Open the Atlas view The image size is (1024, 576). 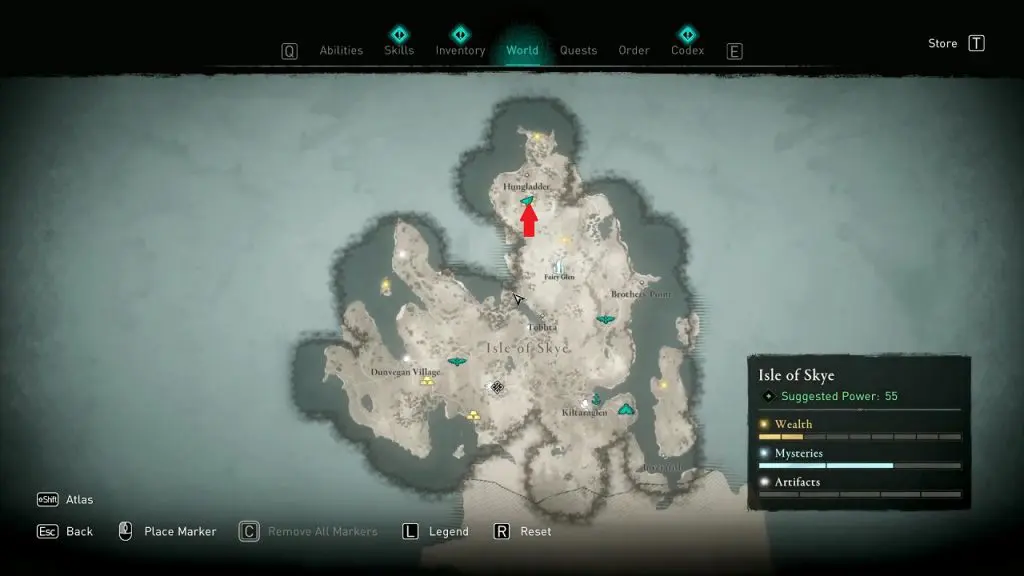[79, 500]
